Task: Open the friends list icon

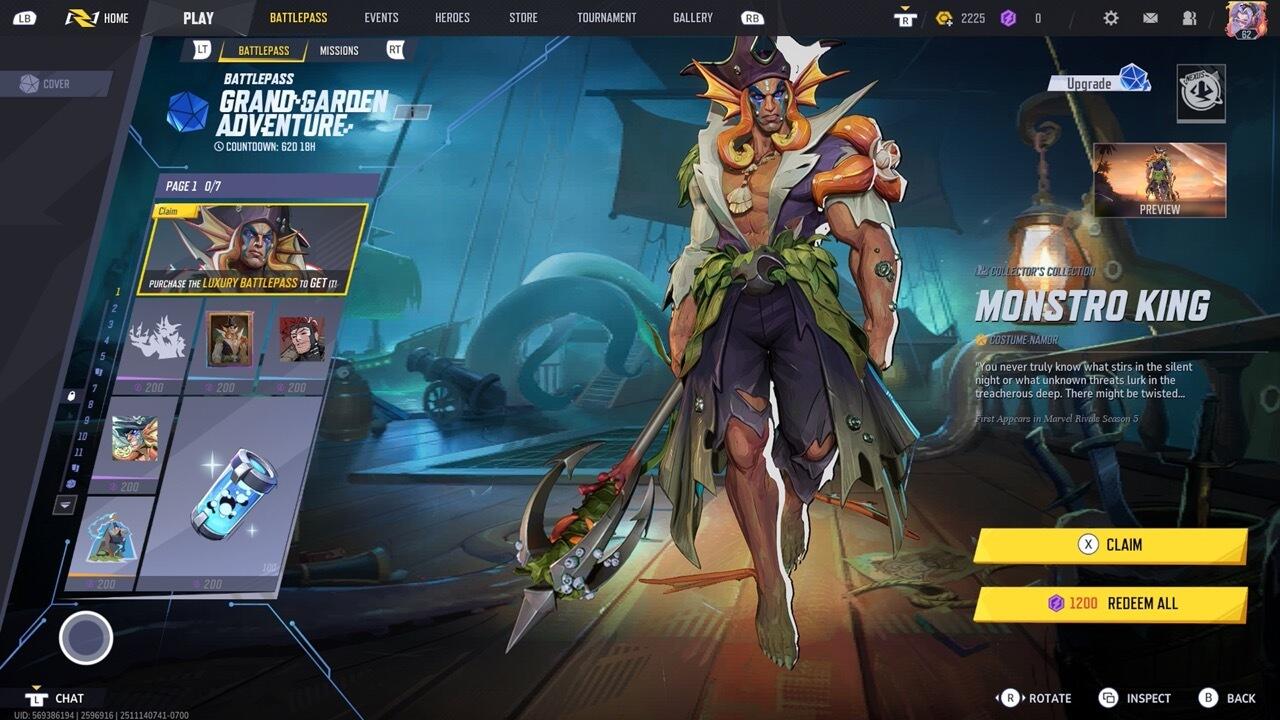Action: (1189, 18)
